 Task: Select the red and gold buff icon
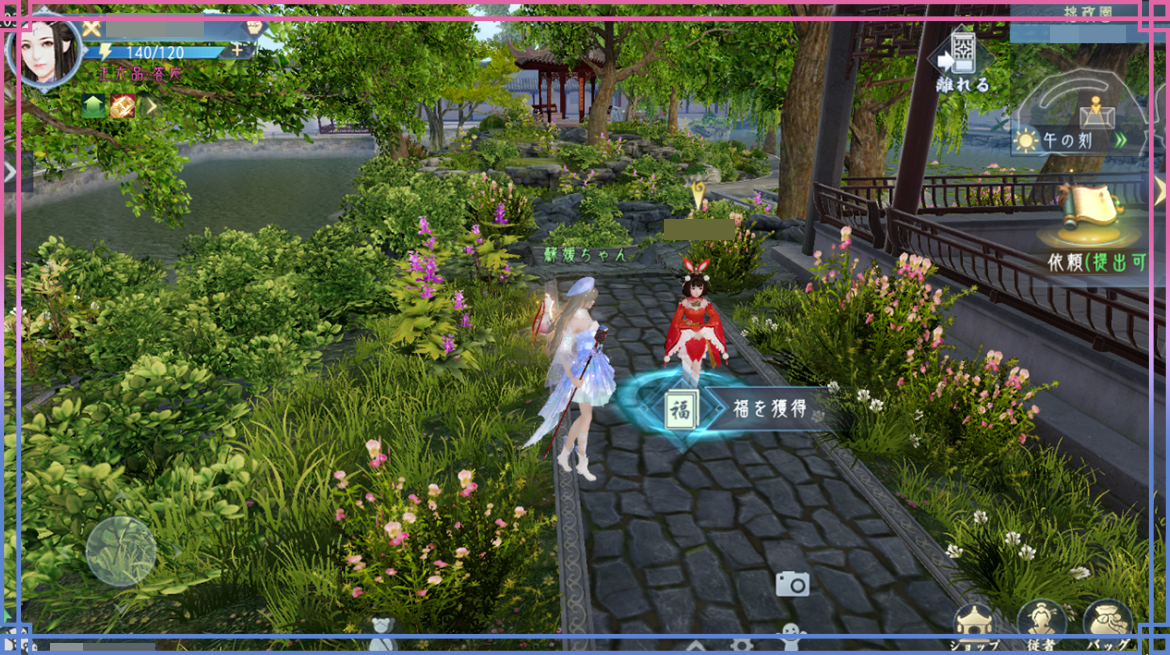122,106
